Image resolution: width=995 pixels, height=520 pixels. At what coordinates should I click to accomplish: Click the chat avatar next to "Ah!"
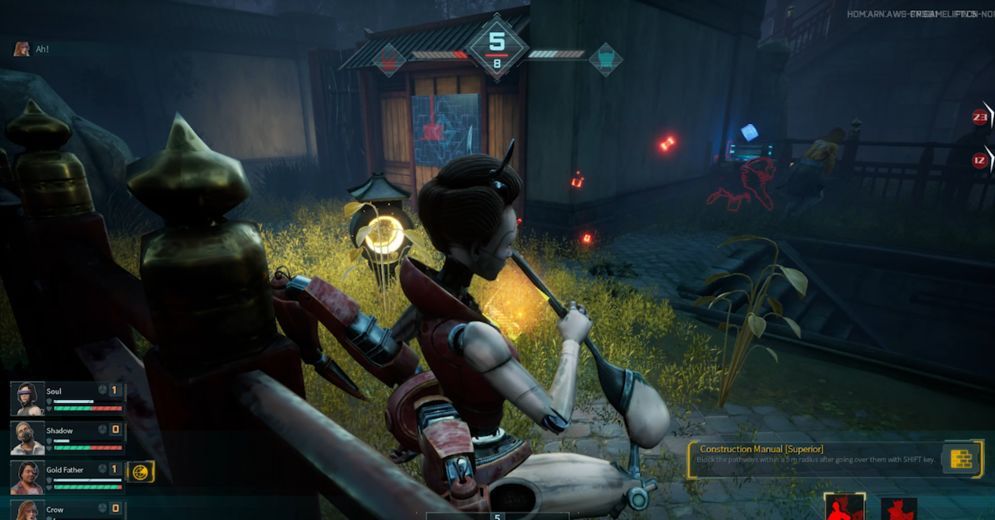[x=21, y=48]
